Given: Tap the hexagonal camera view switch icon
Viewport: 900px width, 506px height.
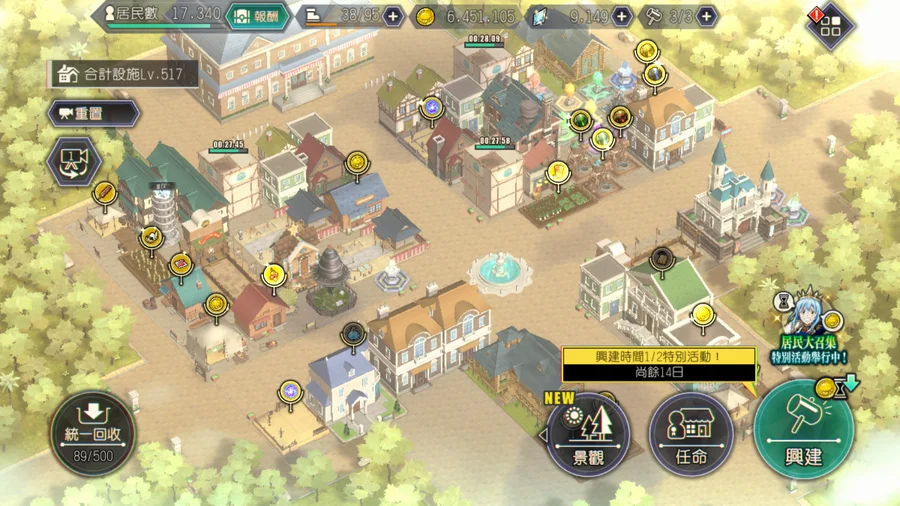Looking at the screenshot, I should [74, 161].
